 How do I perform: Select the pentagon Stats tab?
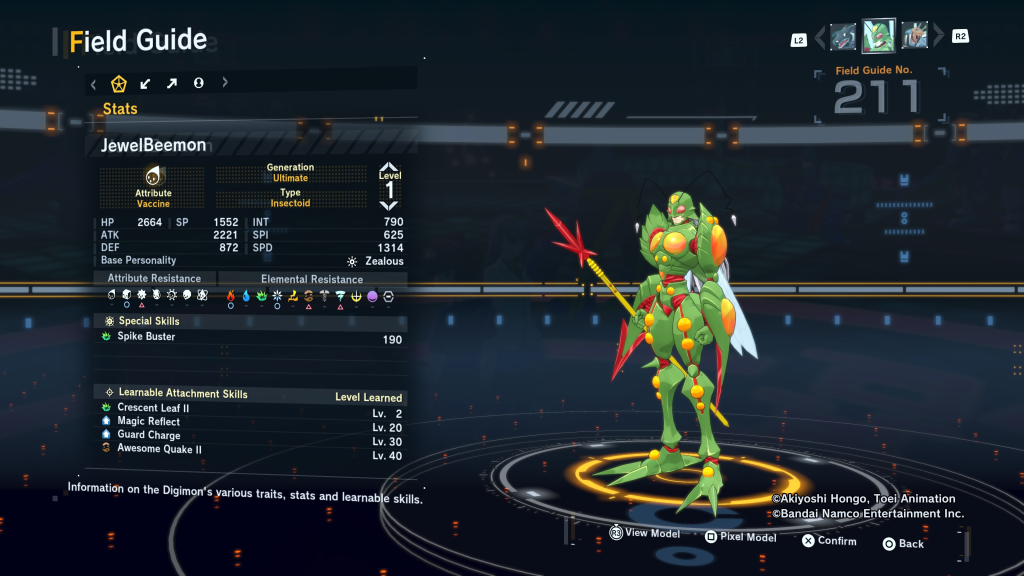click(119, 83)
